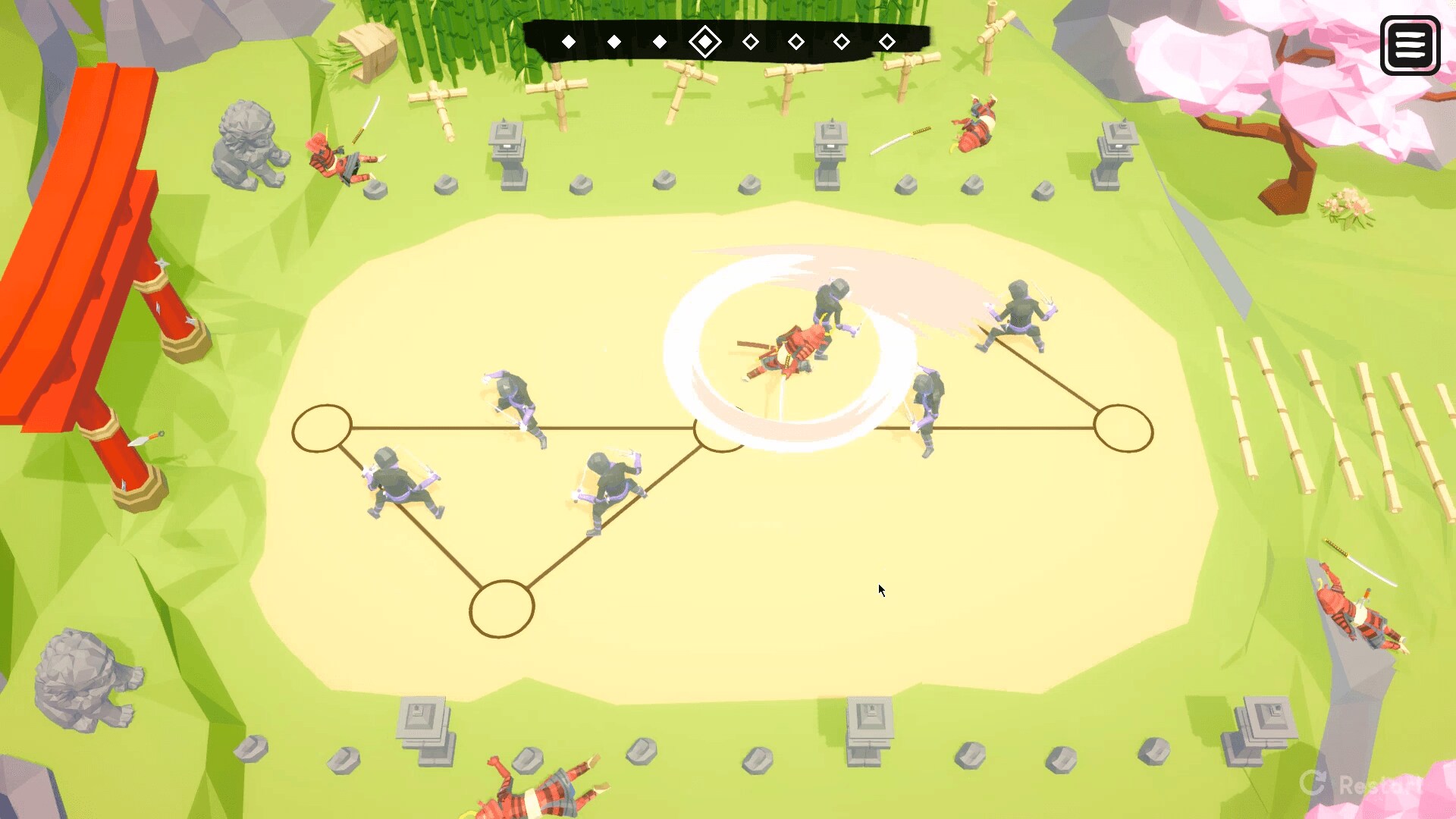
Task: Select the enlarged current level diamond
Action: pyautogui.click(x=705, y=42)
